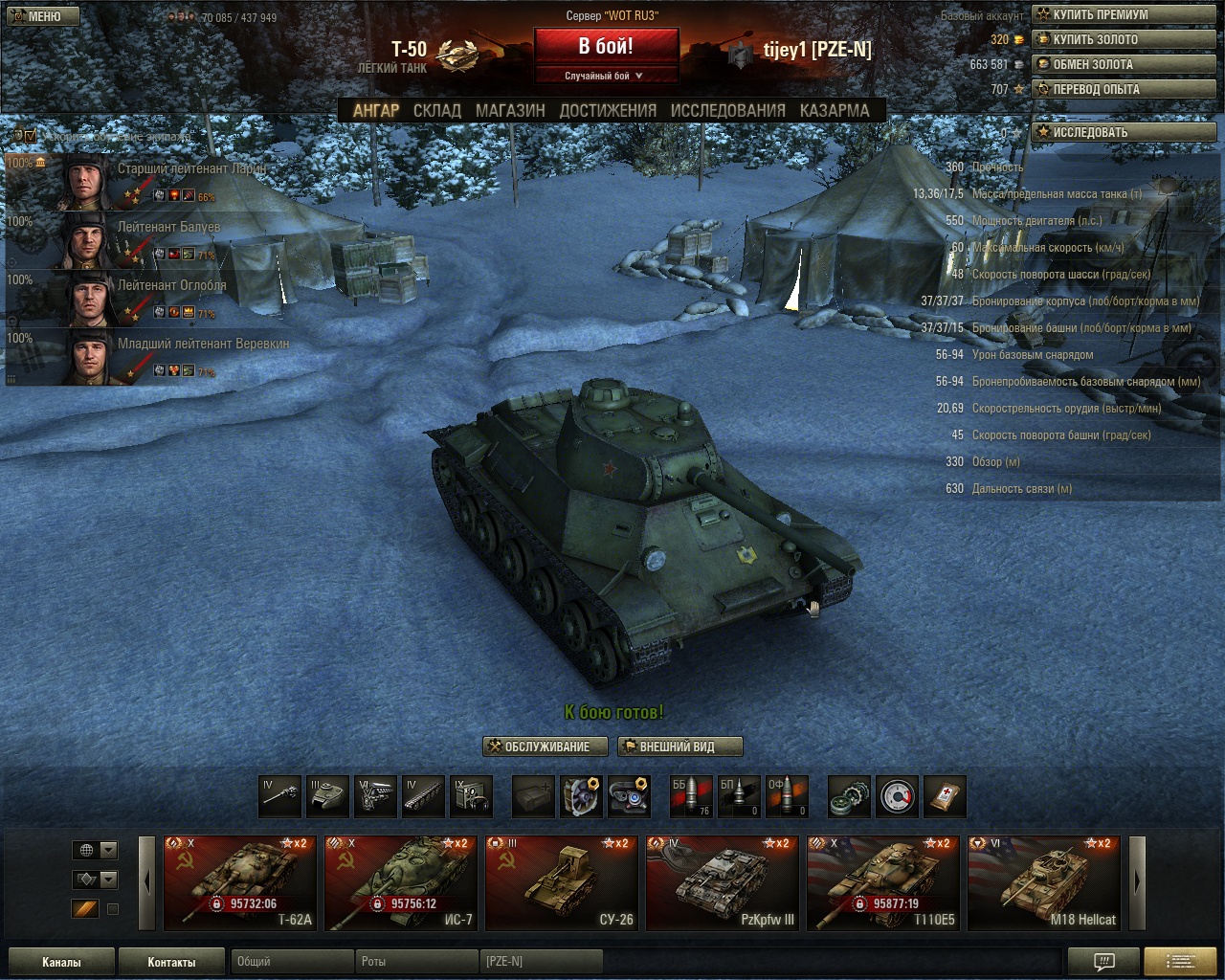Image resolution: width=1225 pixels, height=980 pixels.
Task: Select ПЕРЕВОД ОПЫТА button
Action: (x=1124, y=89)
